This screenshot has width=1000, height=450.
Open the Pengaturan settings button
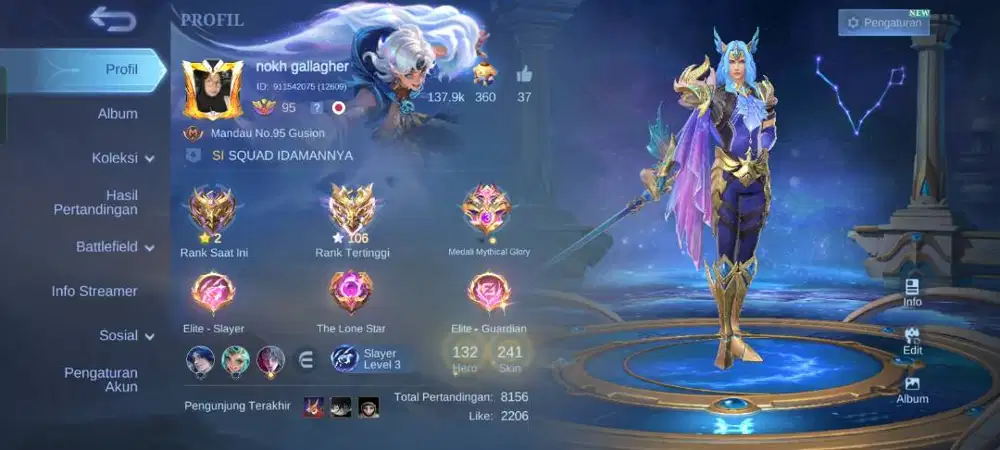click(x=884, y=23)
